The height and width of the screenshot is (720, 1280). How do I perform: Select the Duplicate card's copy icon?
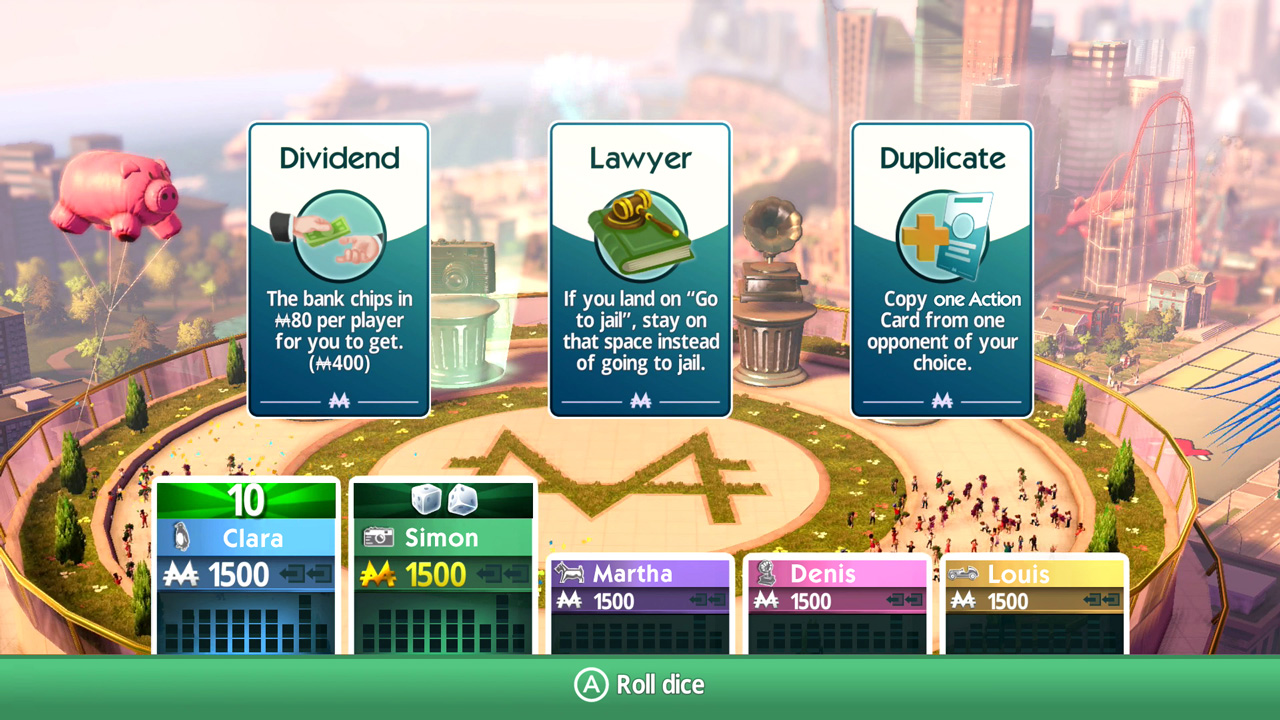coord(941,233)
